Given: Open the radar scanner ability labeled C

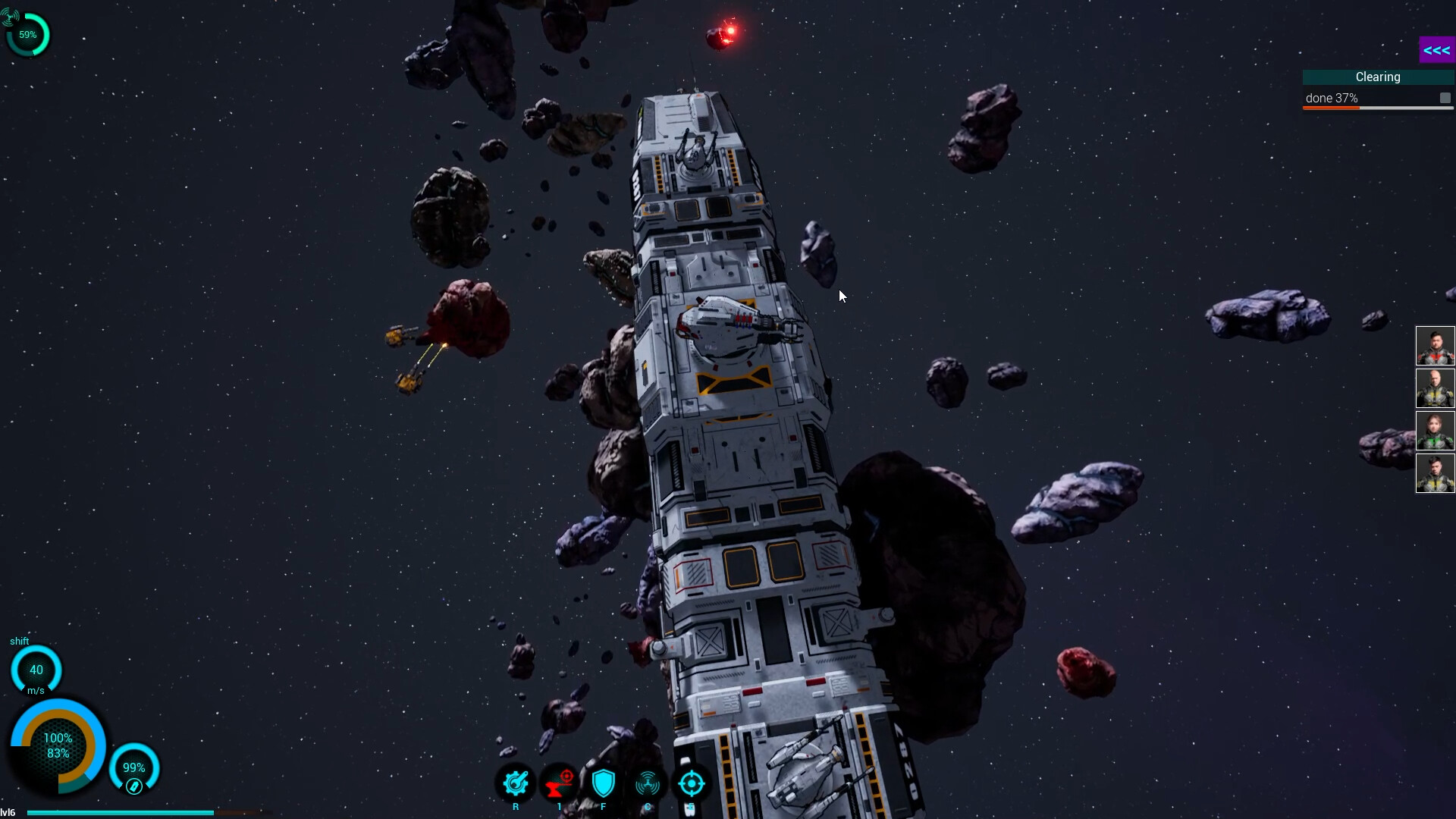Looking at the screenshot, I should pos(648,783).
